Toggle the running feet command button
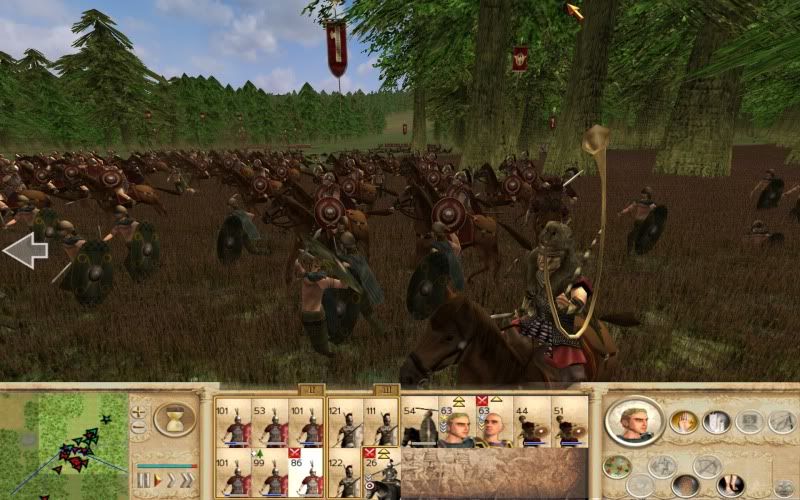This screenshot has width=800, height=500. click(731, 485)
